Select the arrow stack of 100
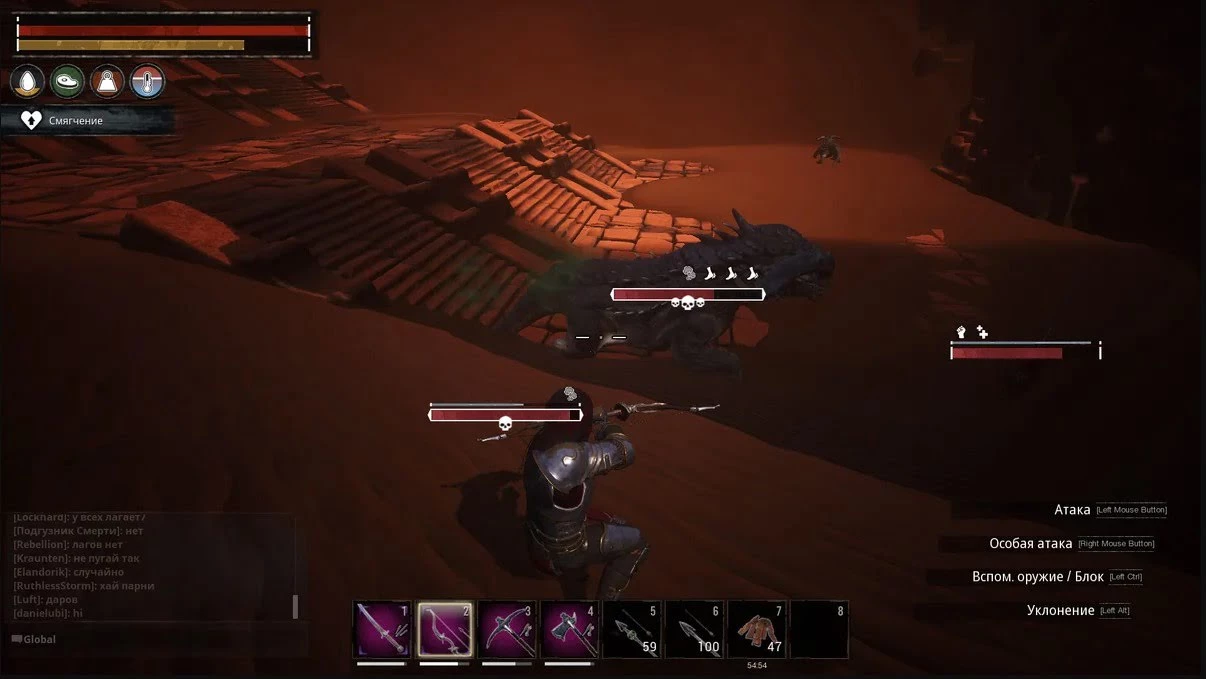Screen dimensions: 1206x679 click(x=694, y=630)
